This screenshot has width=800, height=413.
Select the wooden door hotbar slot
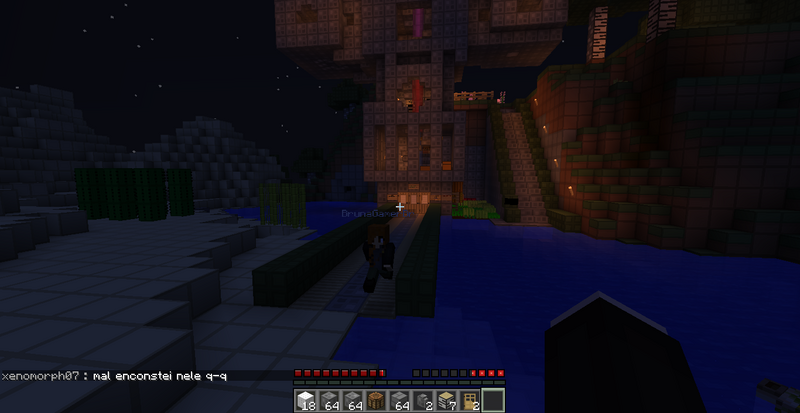coord(470,401)
